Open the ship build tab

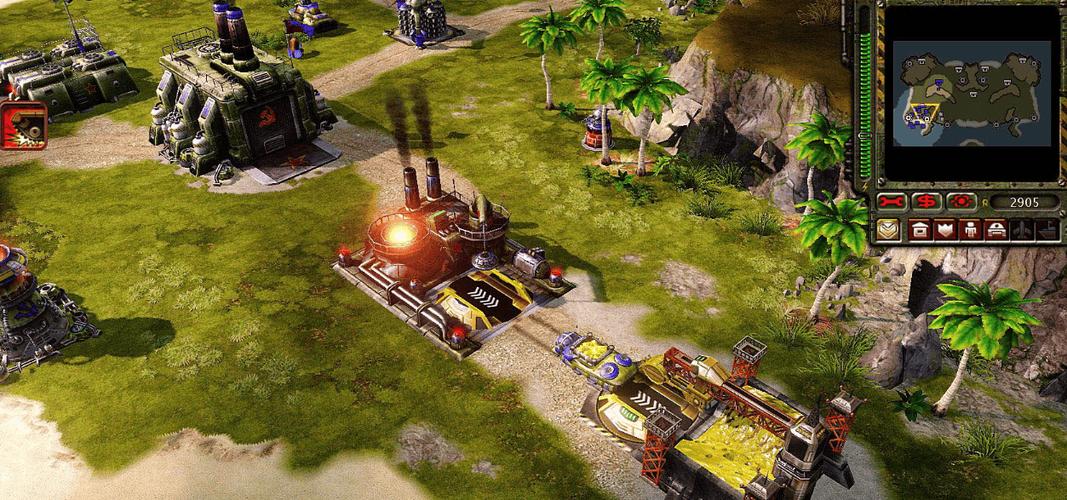[1046, 230]
